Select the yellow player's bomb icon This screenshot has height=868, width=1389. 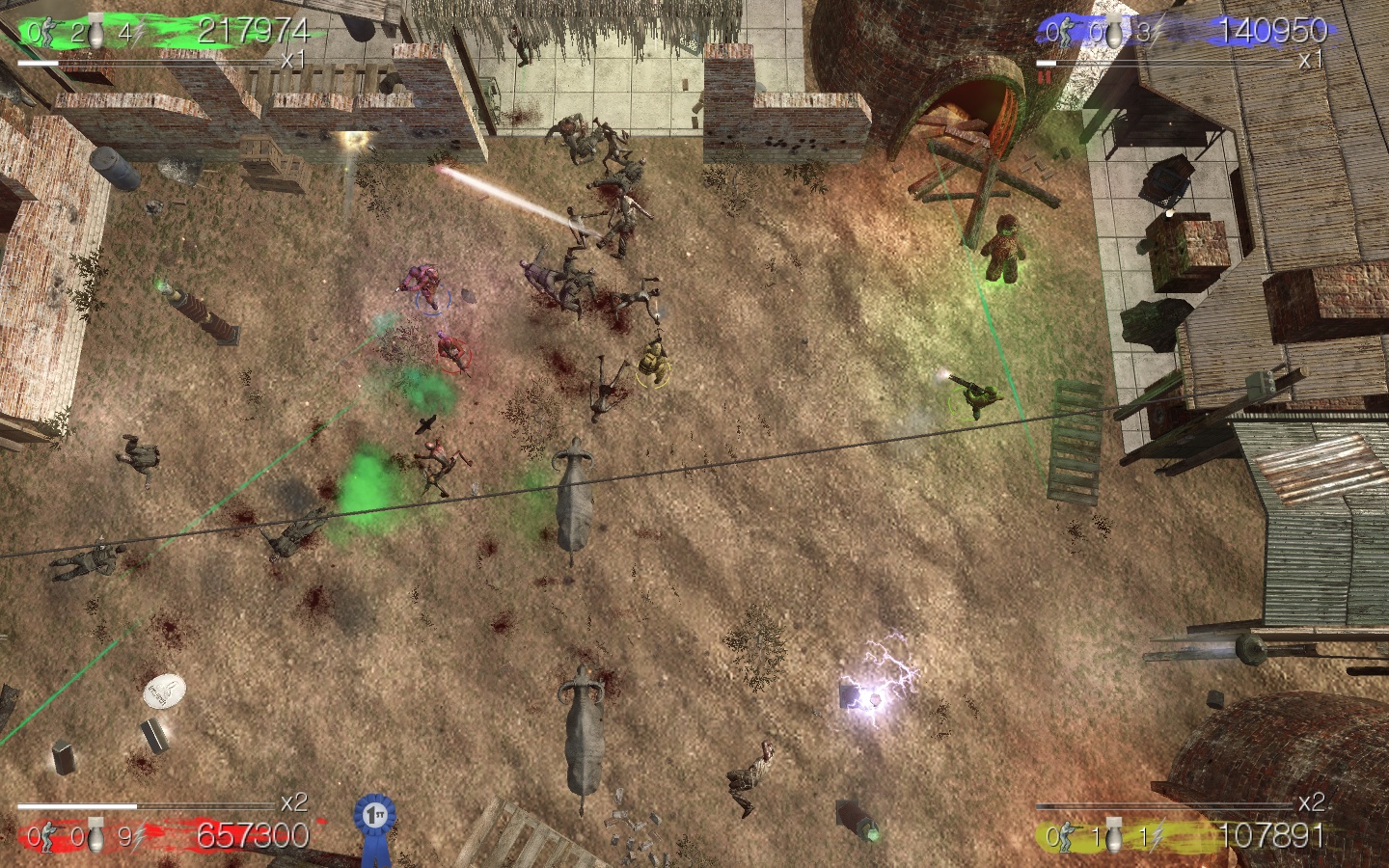pyautogui.click(x=1116, y=837)
